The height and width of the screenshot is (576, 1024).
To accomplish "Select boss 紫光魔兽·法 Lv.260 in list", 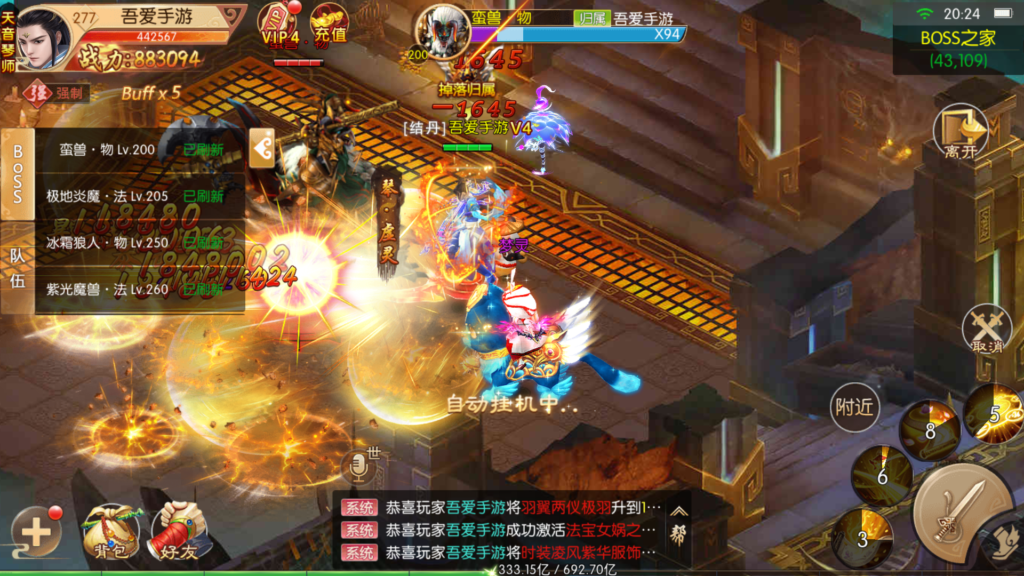I will [140, 289].
